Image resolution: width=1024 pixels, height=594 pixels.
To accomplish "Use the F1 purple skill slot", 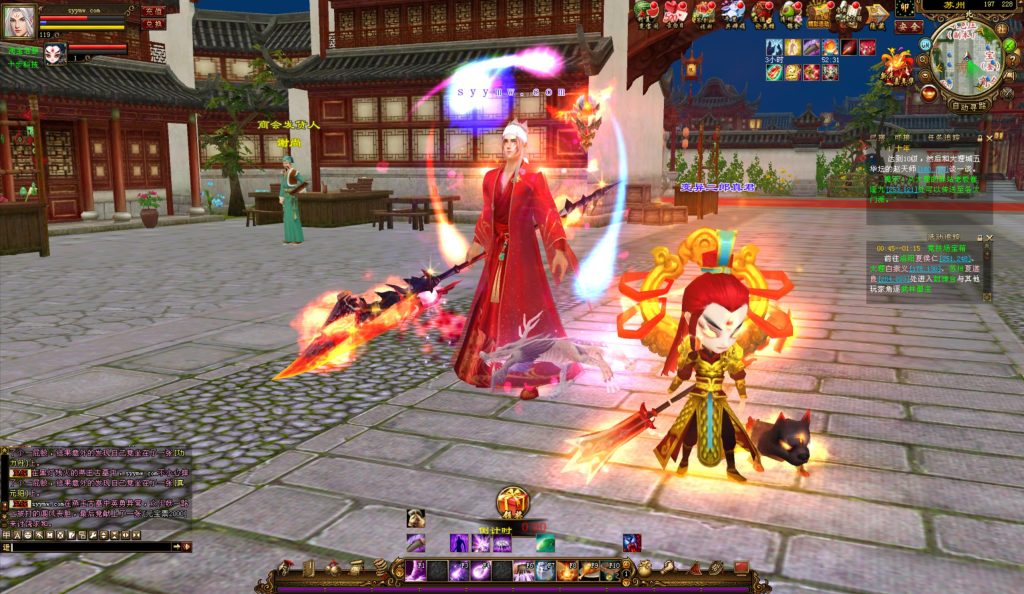I will click(x=415, y=571).
